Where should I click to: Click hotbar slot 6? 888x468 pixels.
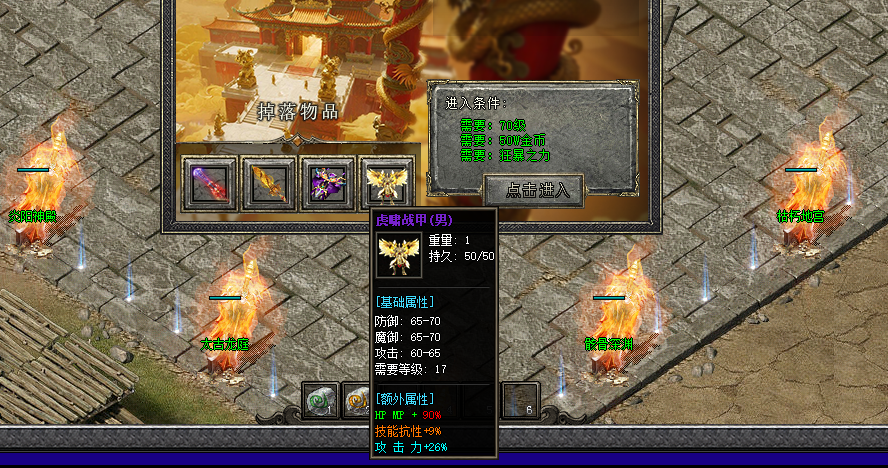pos(520,401)
